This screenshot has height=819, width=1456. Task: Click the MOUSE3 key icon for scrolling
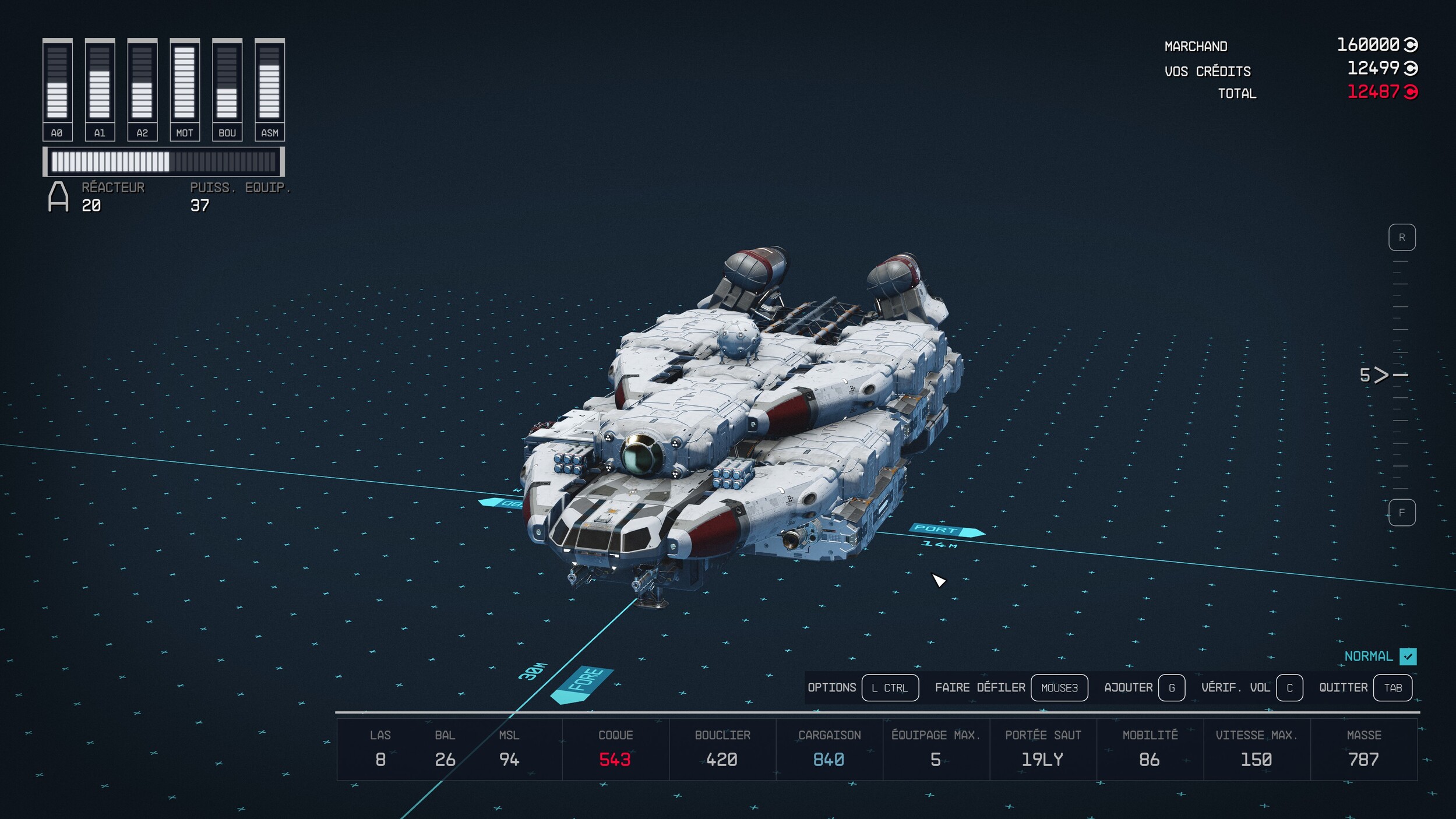coord(1060,687)
